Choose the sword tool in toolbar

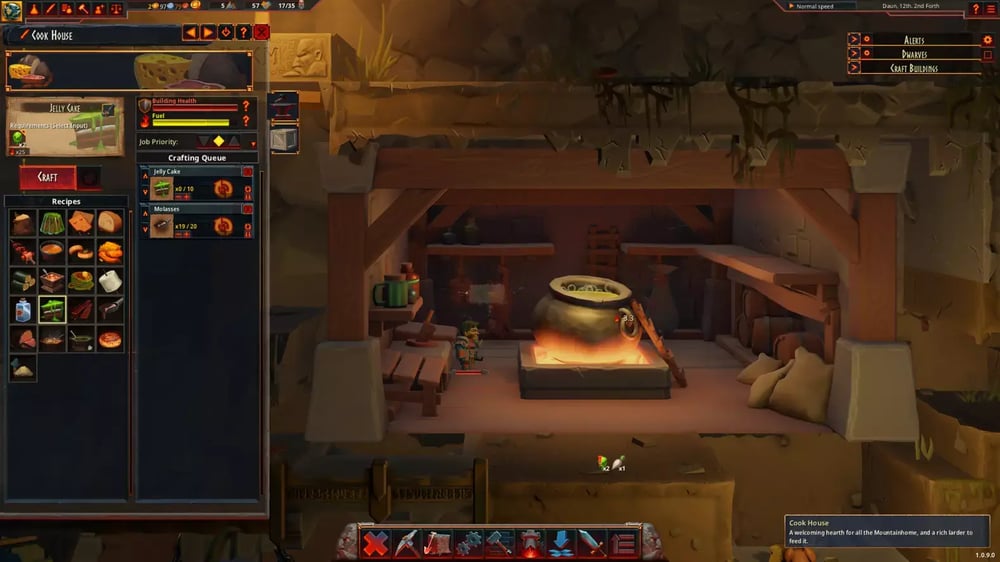pos(592,544)
